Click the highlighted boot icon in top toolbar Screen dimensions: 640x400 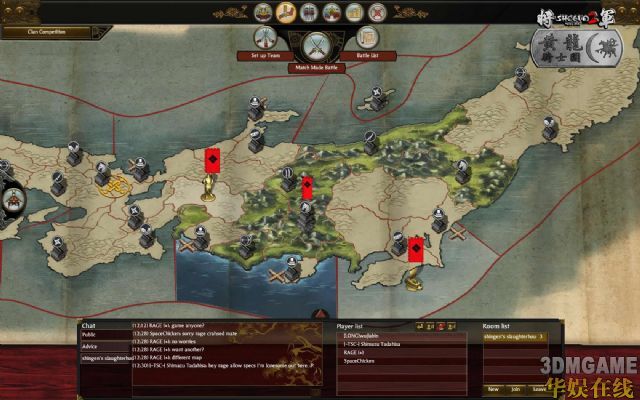tap(286, 13)
